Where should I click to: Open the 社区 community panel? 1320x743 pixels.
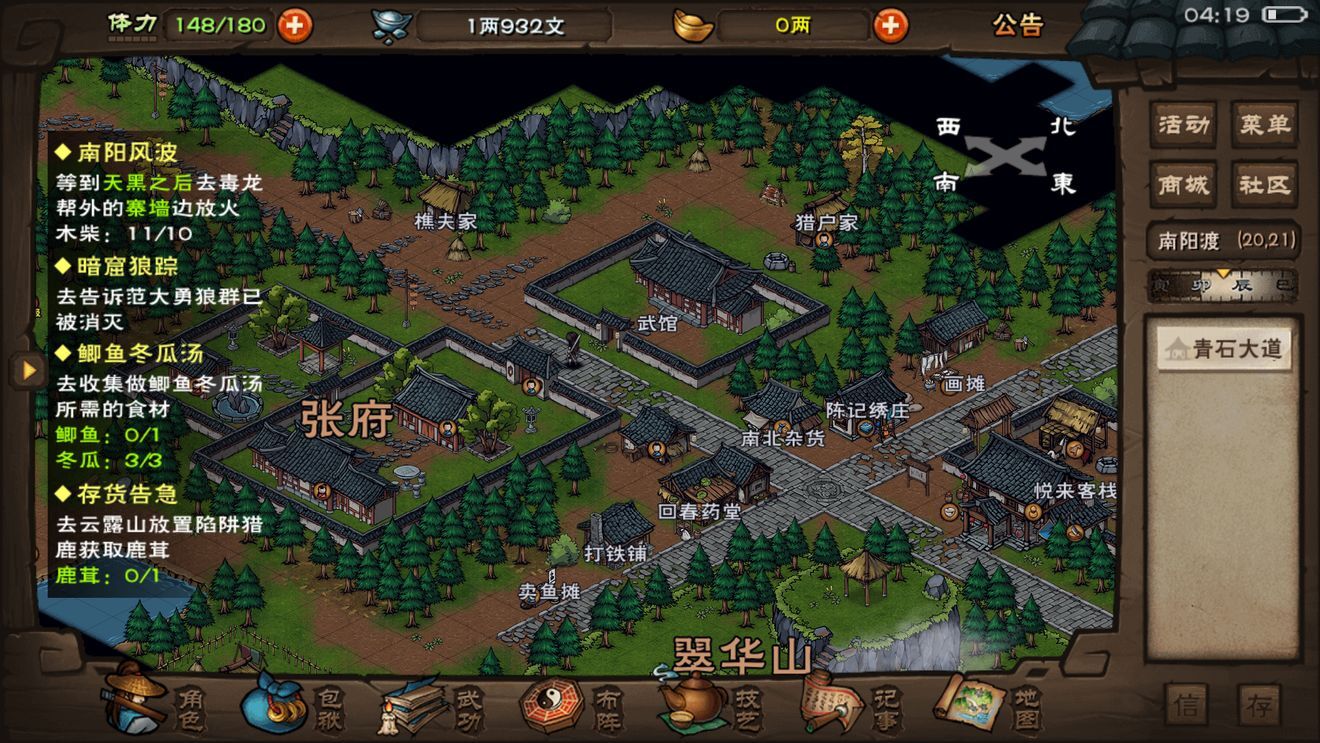click(x=1264, y=185)
